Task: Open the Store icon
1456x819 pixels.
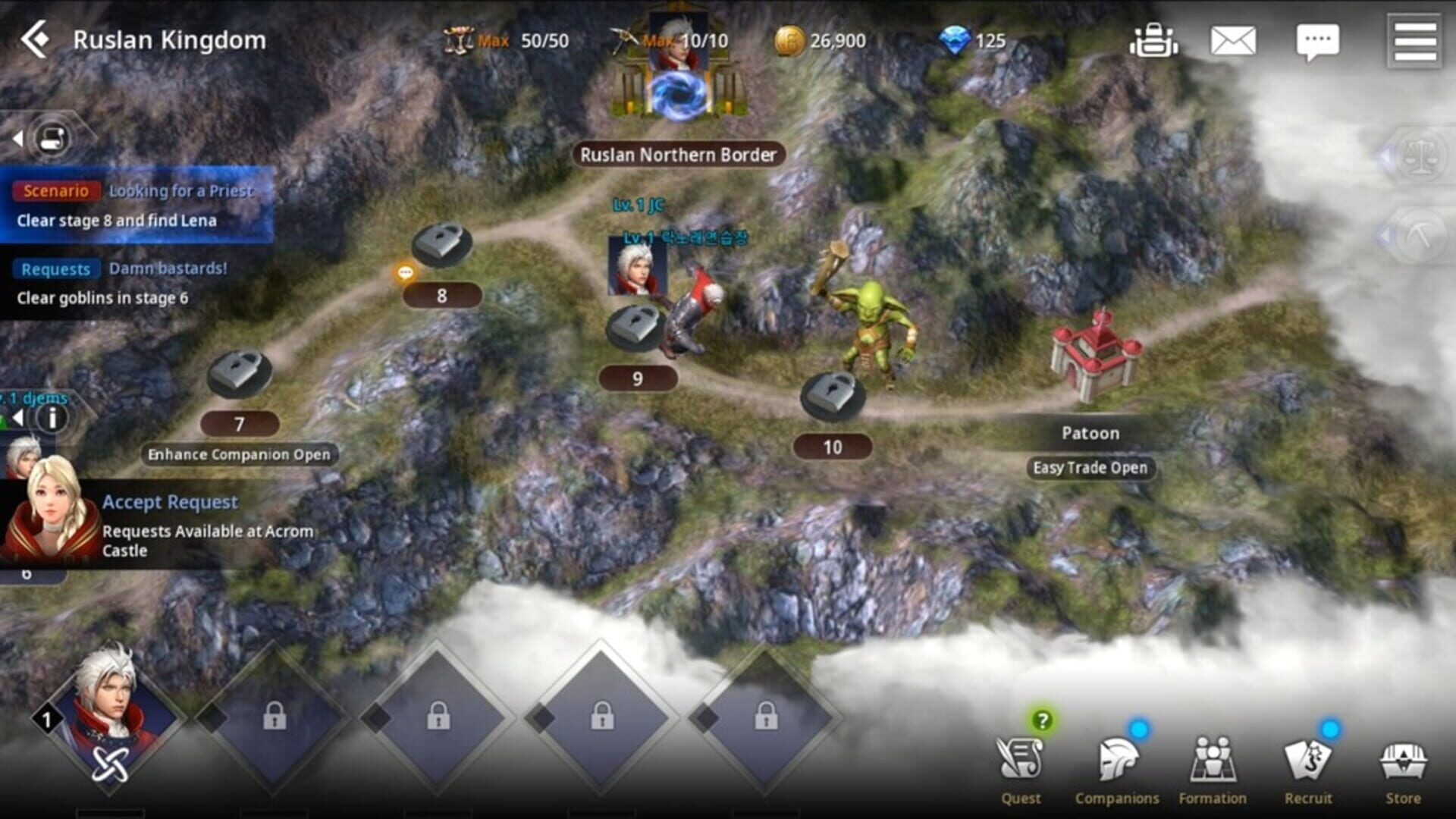Action: pyautogui.click(x=1404, y=758)
